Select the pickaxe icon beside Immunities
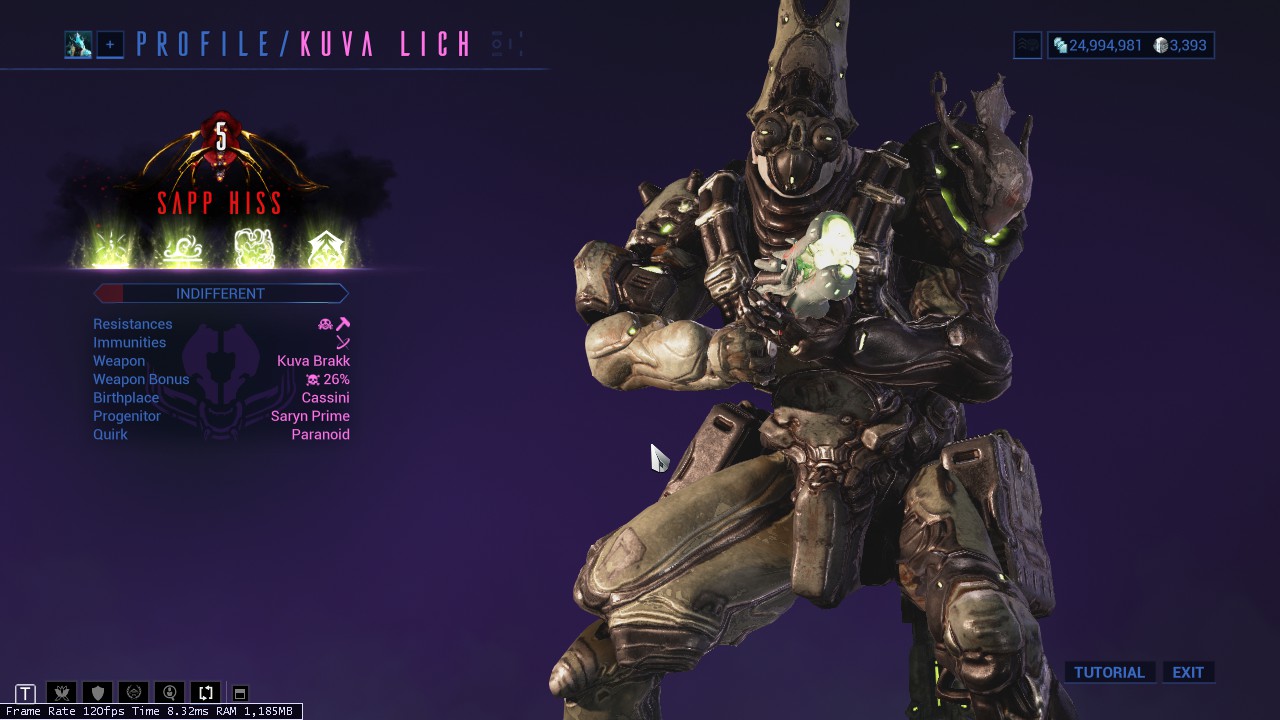The width and height of the screenshot is (1280, 720). tap(343, 342)
